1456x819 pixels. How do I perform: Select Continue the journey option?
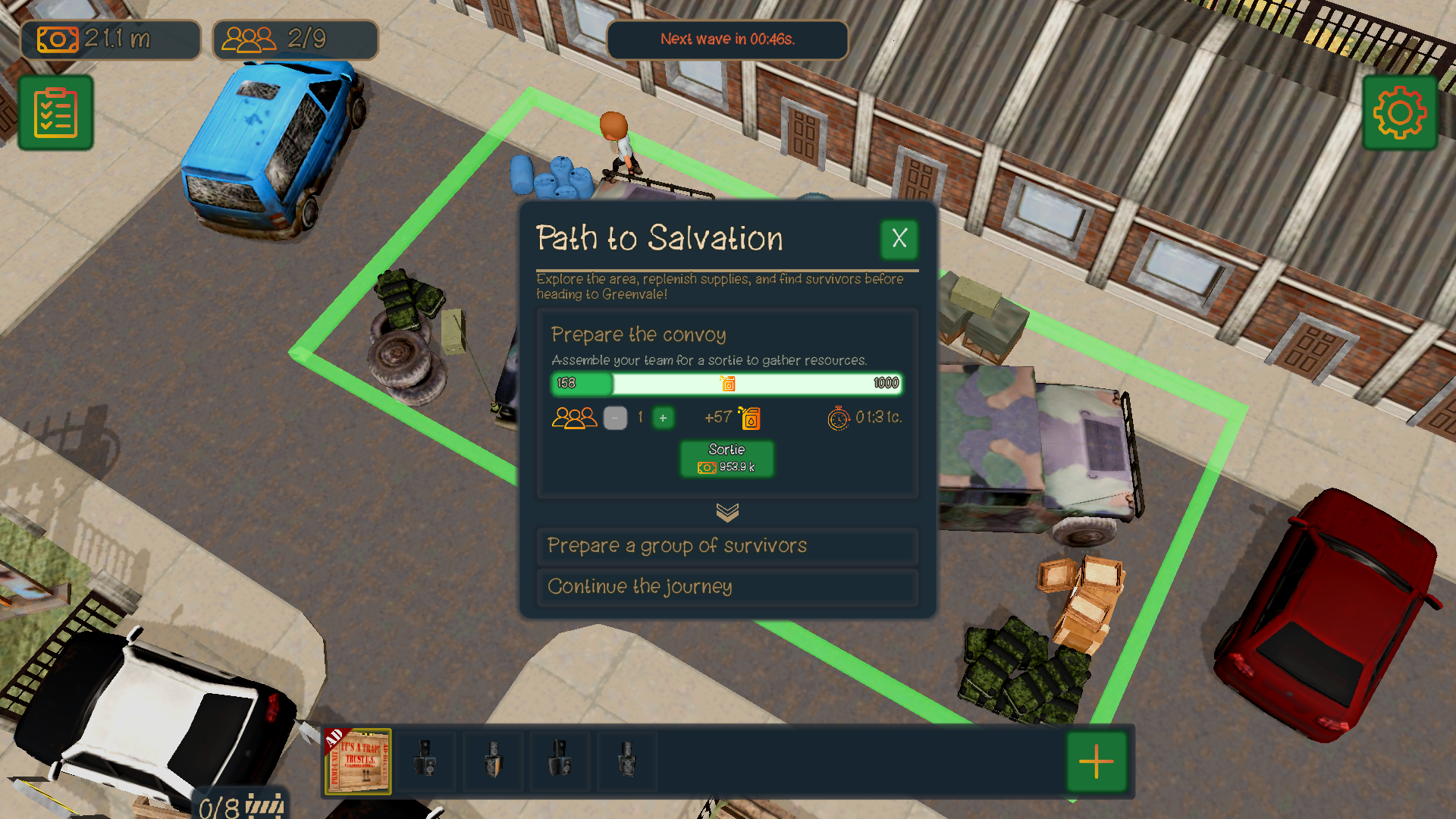pyautogui.click(x=726, y=587)
